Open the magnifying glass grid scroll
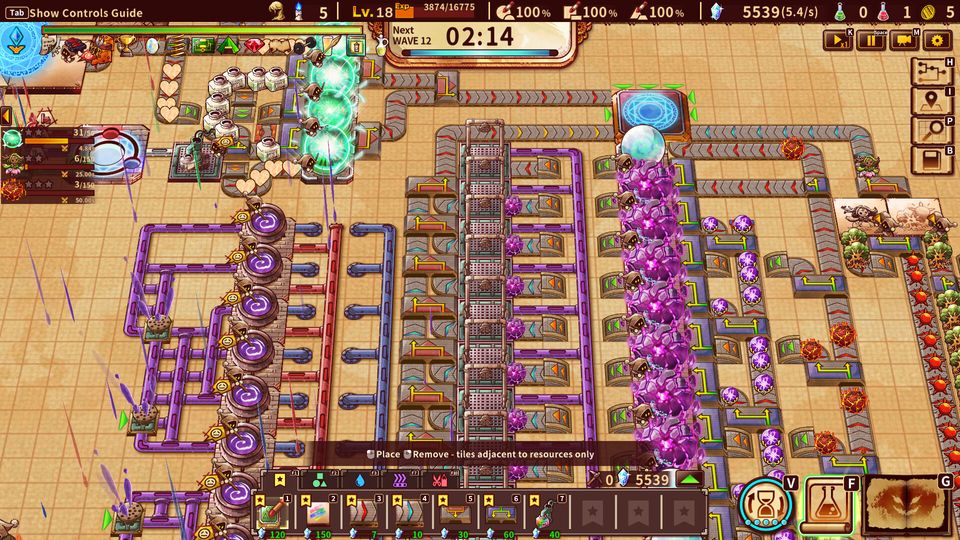Viewport: 960px width, 540px height. pyautogui.click(x=931, y=130)
